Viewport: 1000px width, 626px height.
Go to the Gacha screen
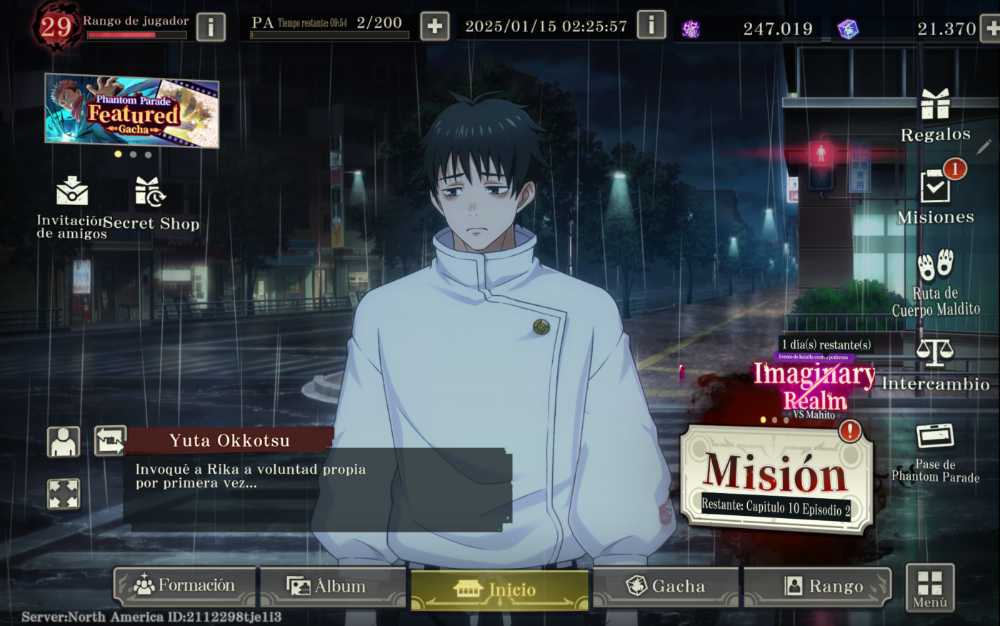665,586
